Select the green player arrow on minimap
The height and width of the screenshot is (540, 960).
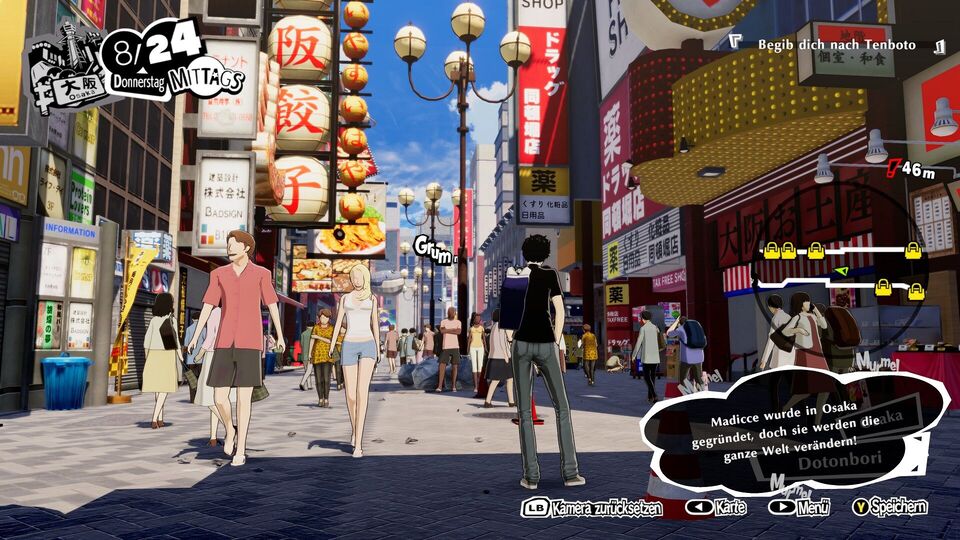tap(840, 271)
